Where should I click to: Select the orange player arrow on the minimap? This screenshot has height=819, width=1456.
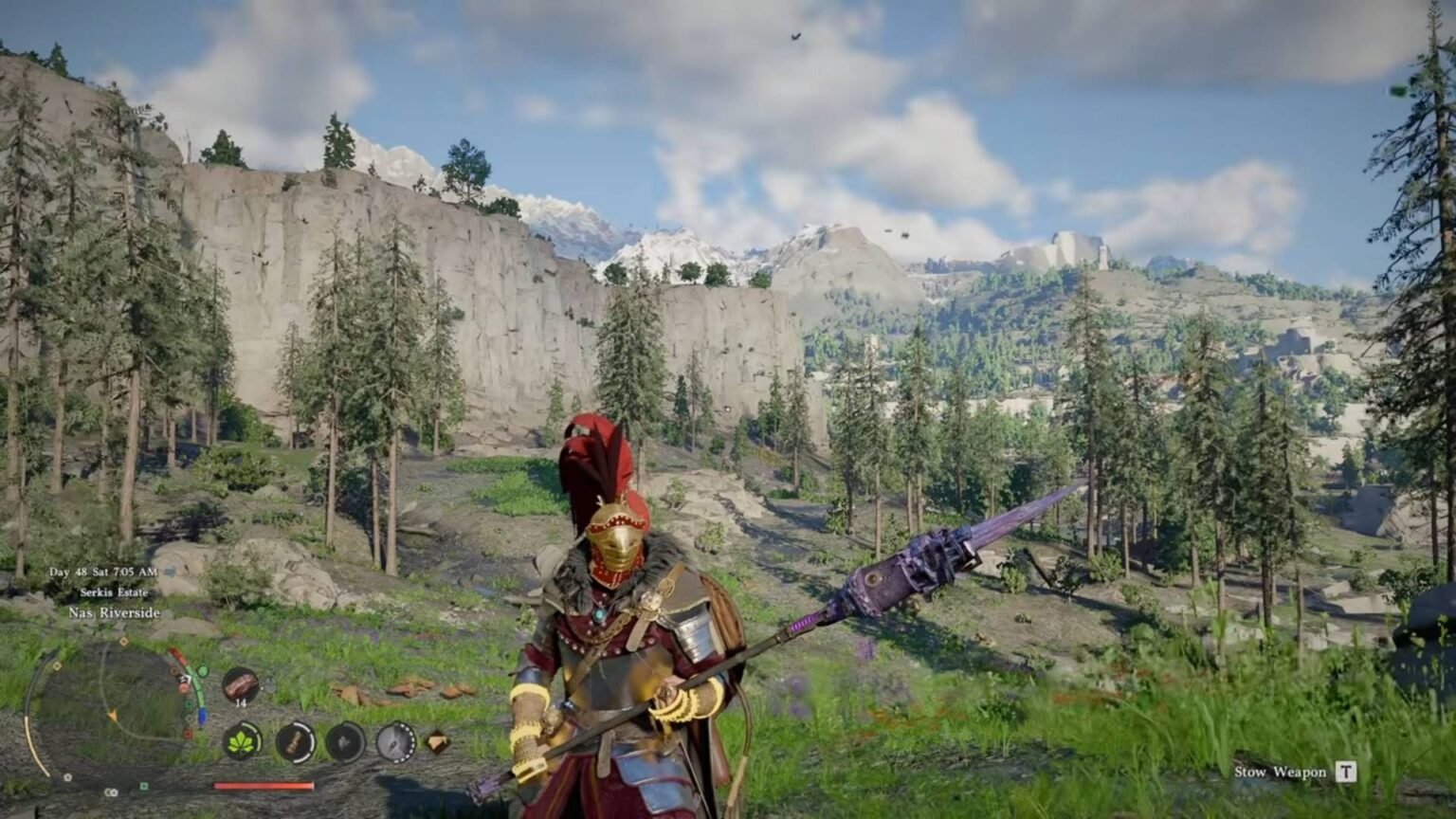click(x=114, y=717)
